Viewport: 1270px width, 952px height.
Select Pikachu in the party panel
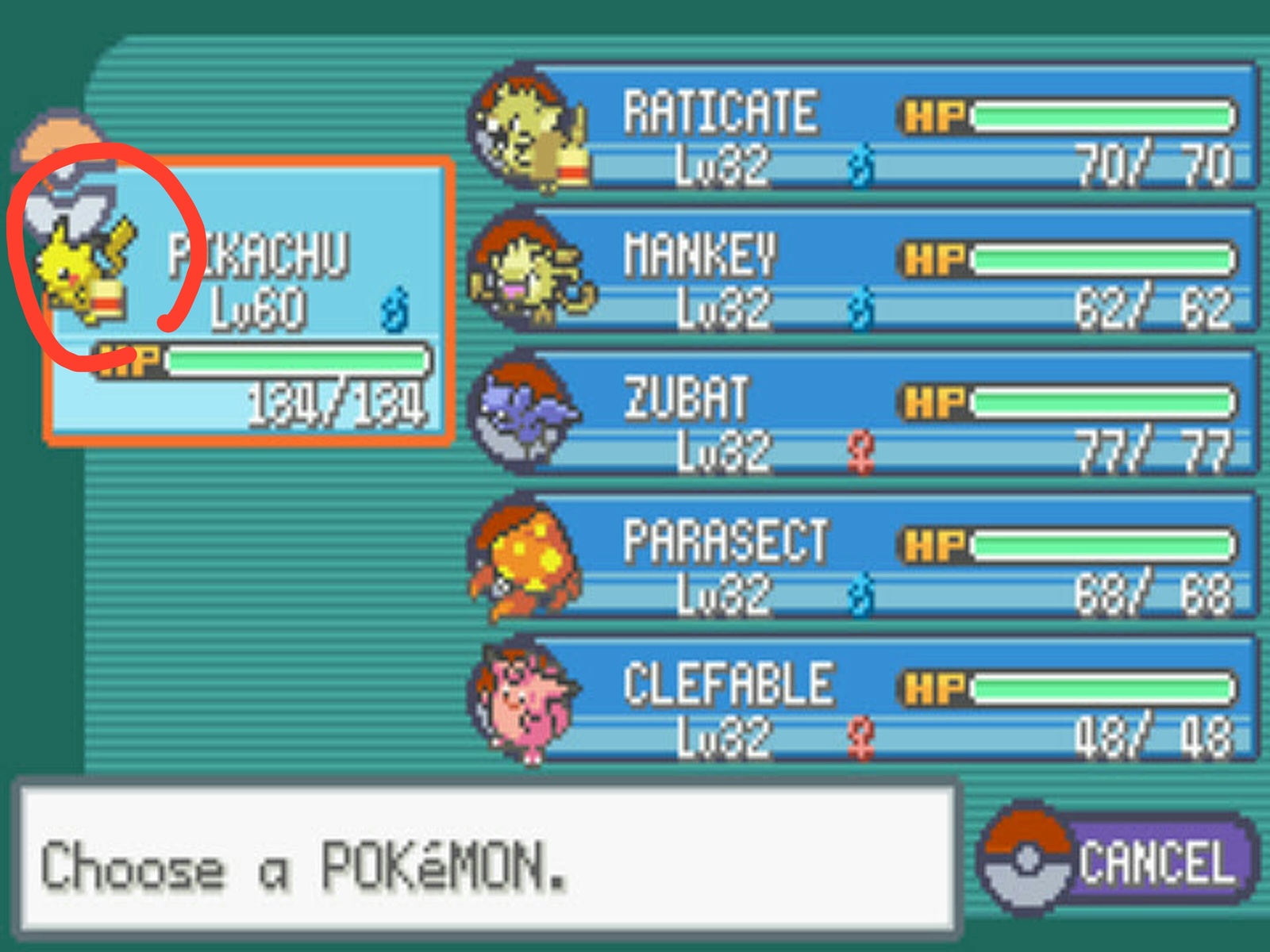250,301
